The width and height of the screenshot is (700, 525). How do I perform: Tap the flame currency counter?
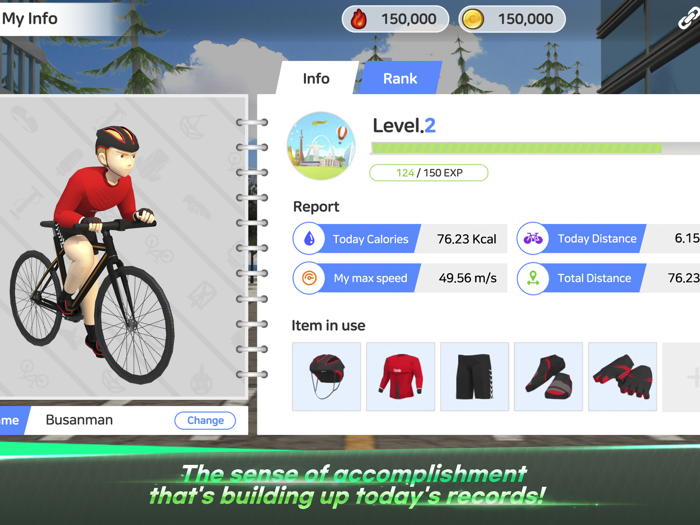(395, 19)
